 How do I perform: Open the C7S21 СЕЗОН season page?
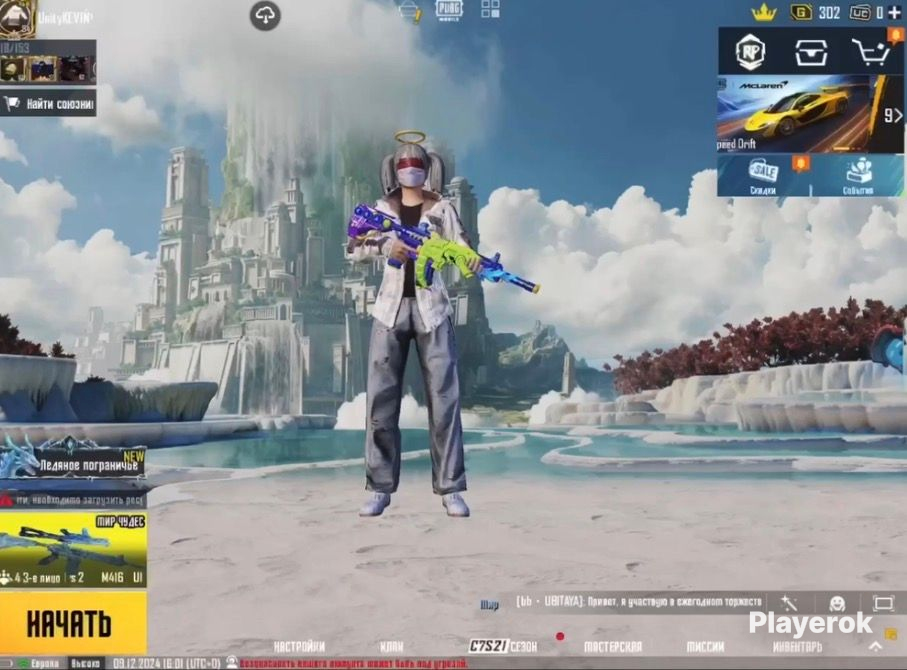[503, 647]
